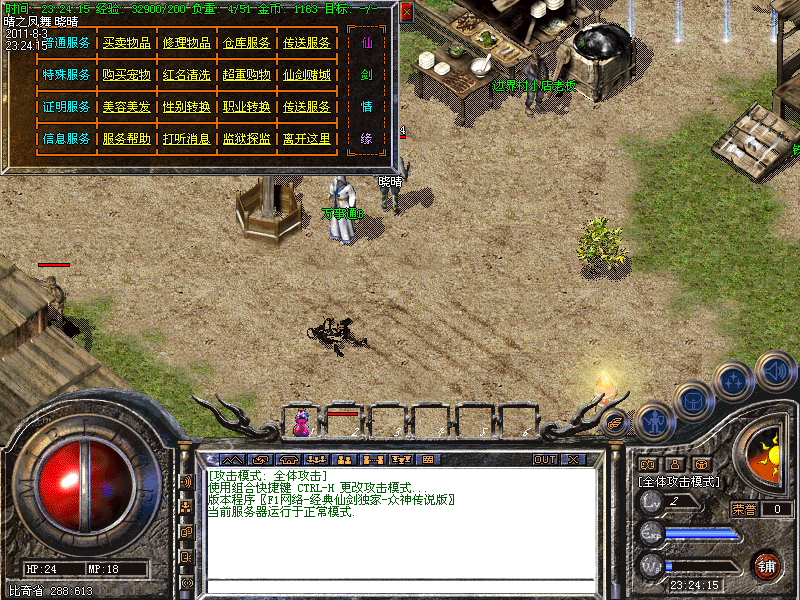Choose 买卖物品 from the NPC menu
Viewport: 800px width, 600px height.
(x=127, y=43)
